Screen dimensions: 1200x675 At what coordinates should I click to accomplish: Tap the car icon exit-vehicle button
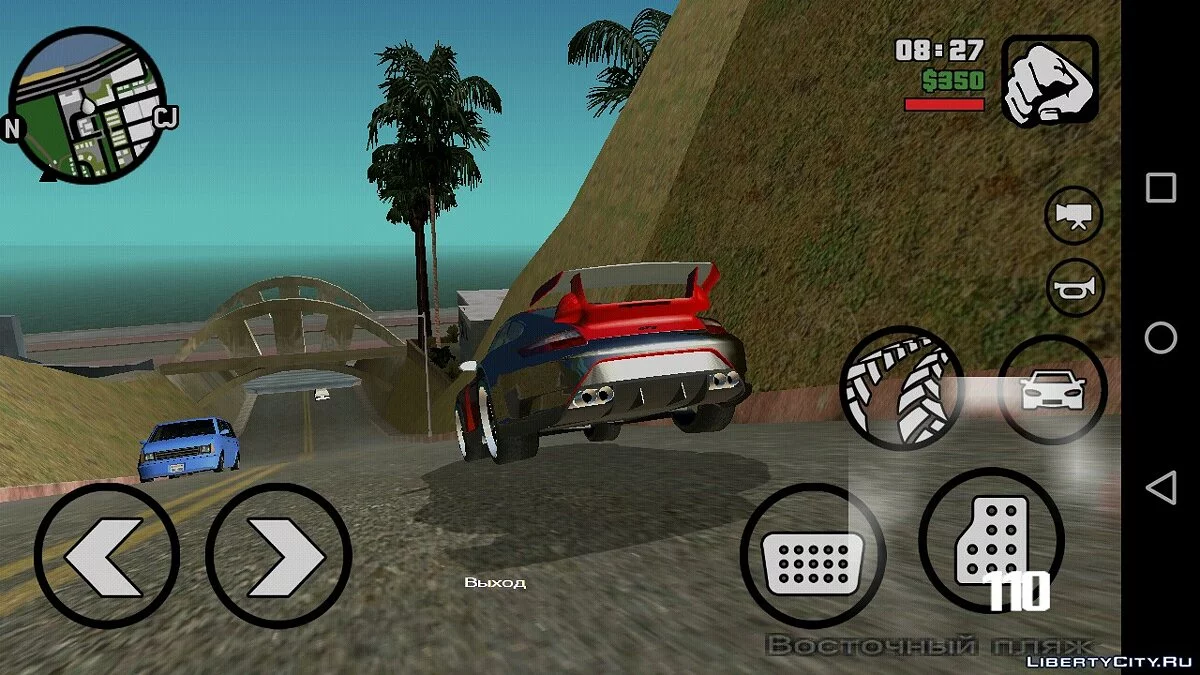[1052, 389]
